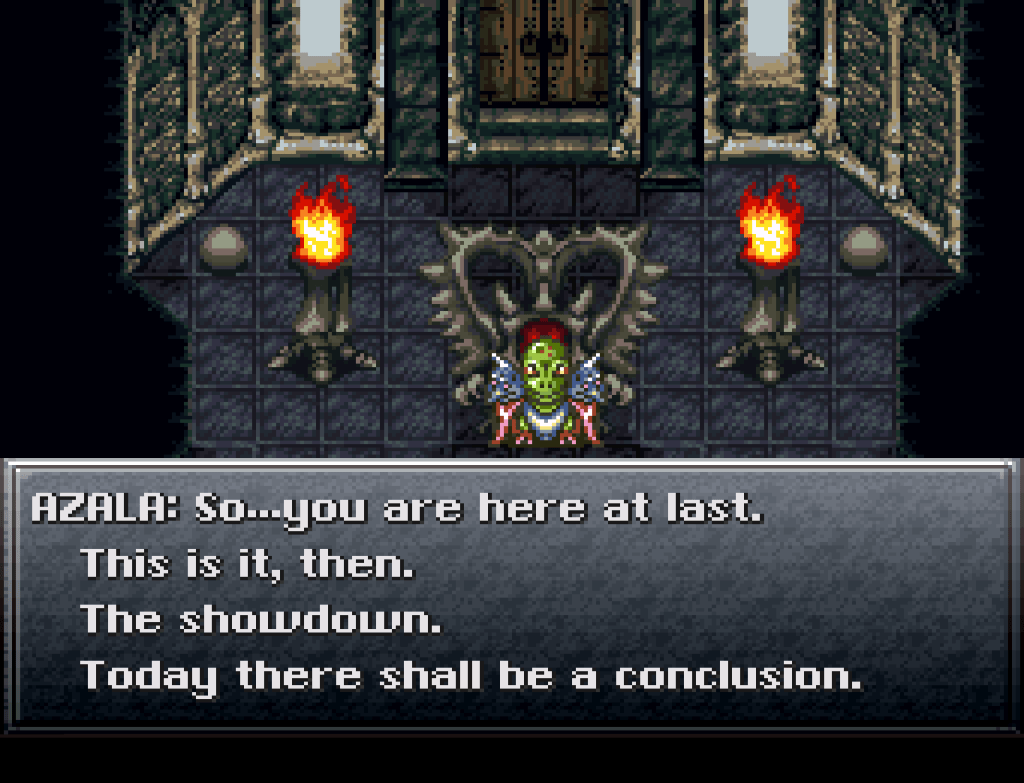The image size is (1024, 783).
Task: Advance Azala's dialogue text box
Action: pos(511,593)
